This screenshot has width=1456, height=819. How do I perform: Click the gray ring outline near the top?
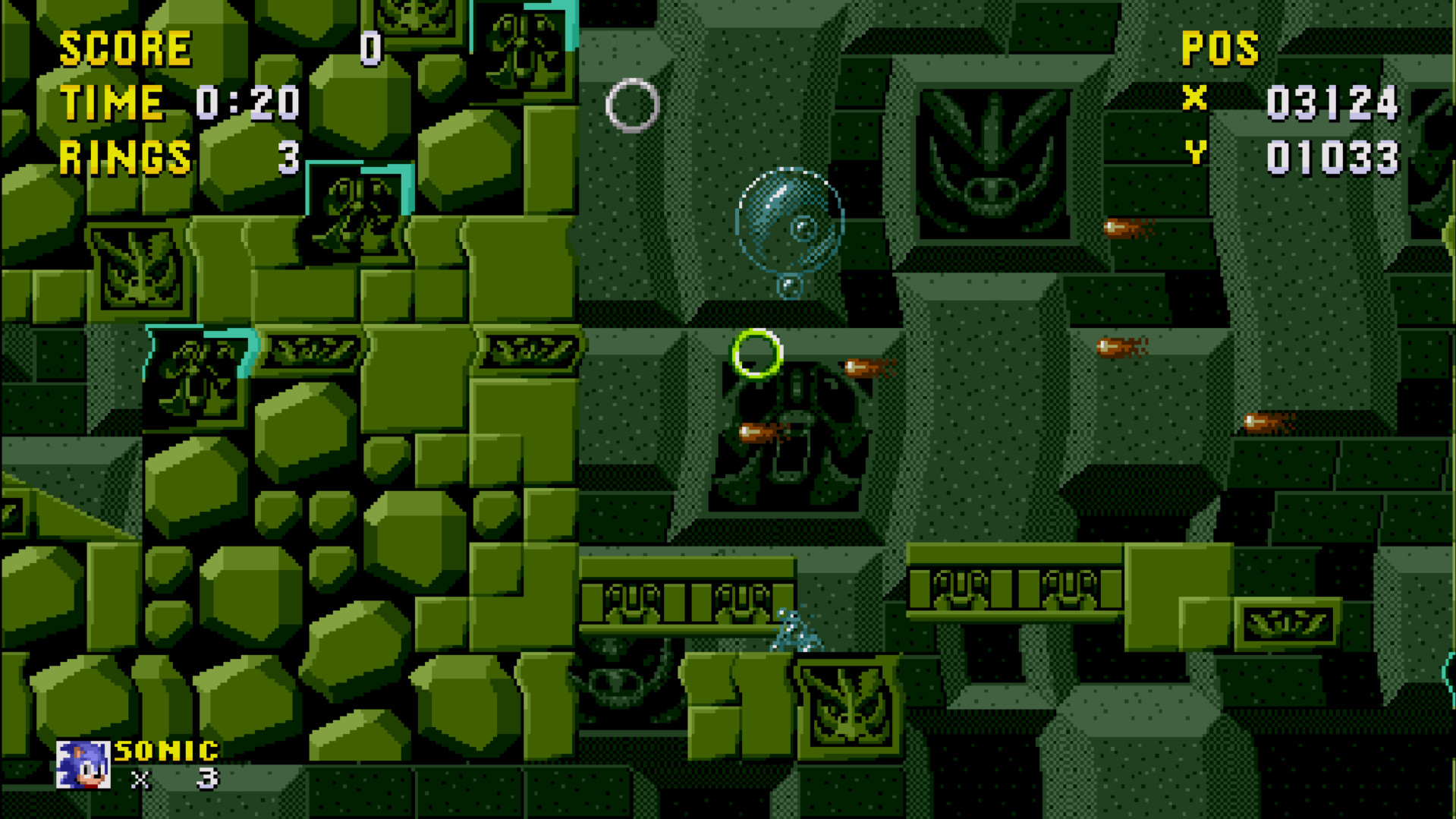pyautogui.click(x=631, y=105)
